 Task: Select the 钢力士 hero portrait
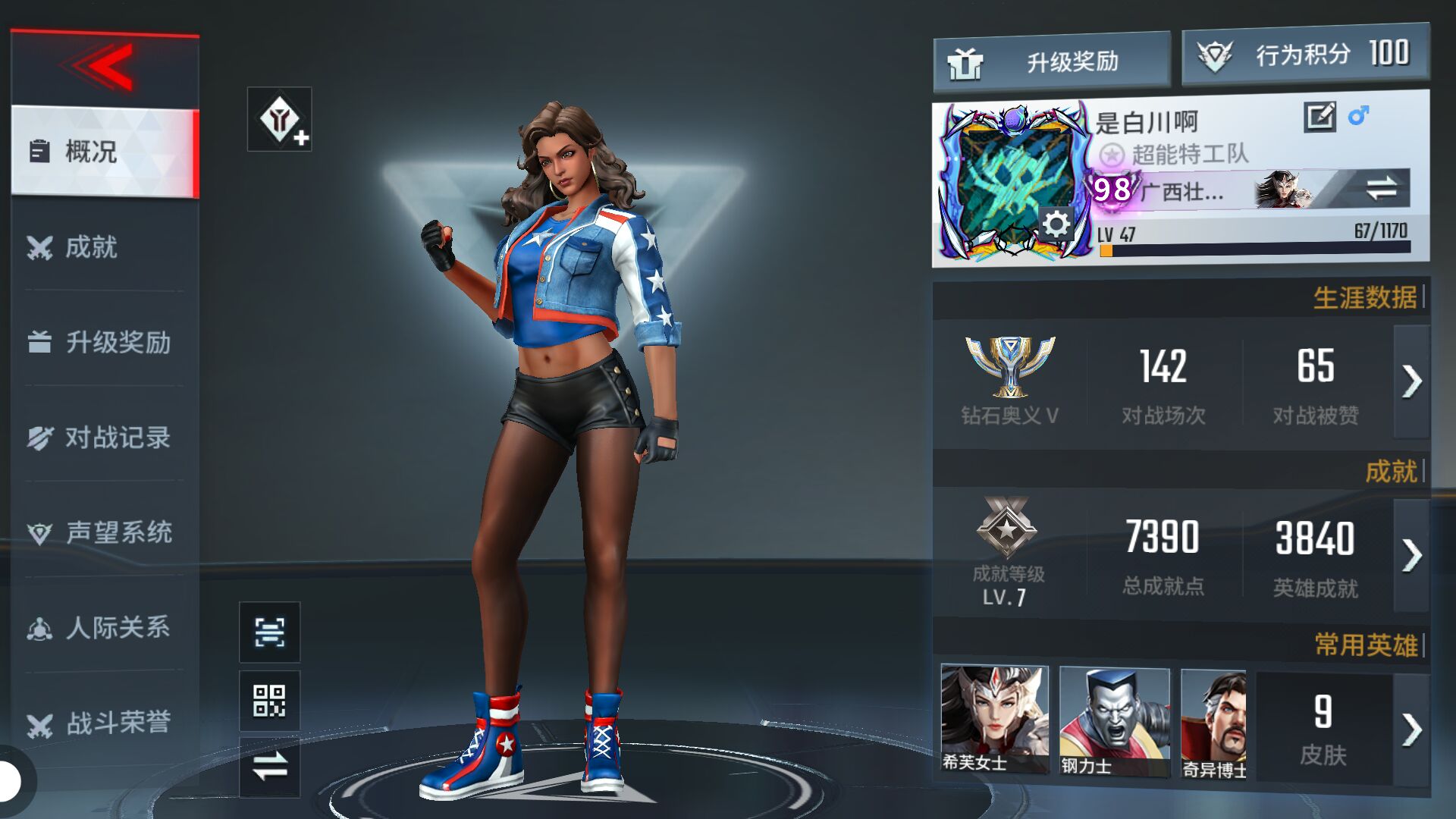point(1113,720)
